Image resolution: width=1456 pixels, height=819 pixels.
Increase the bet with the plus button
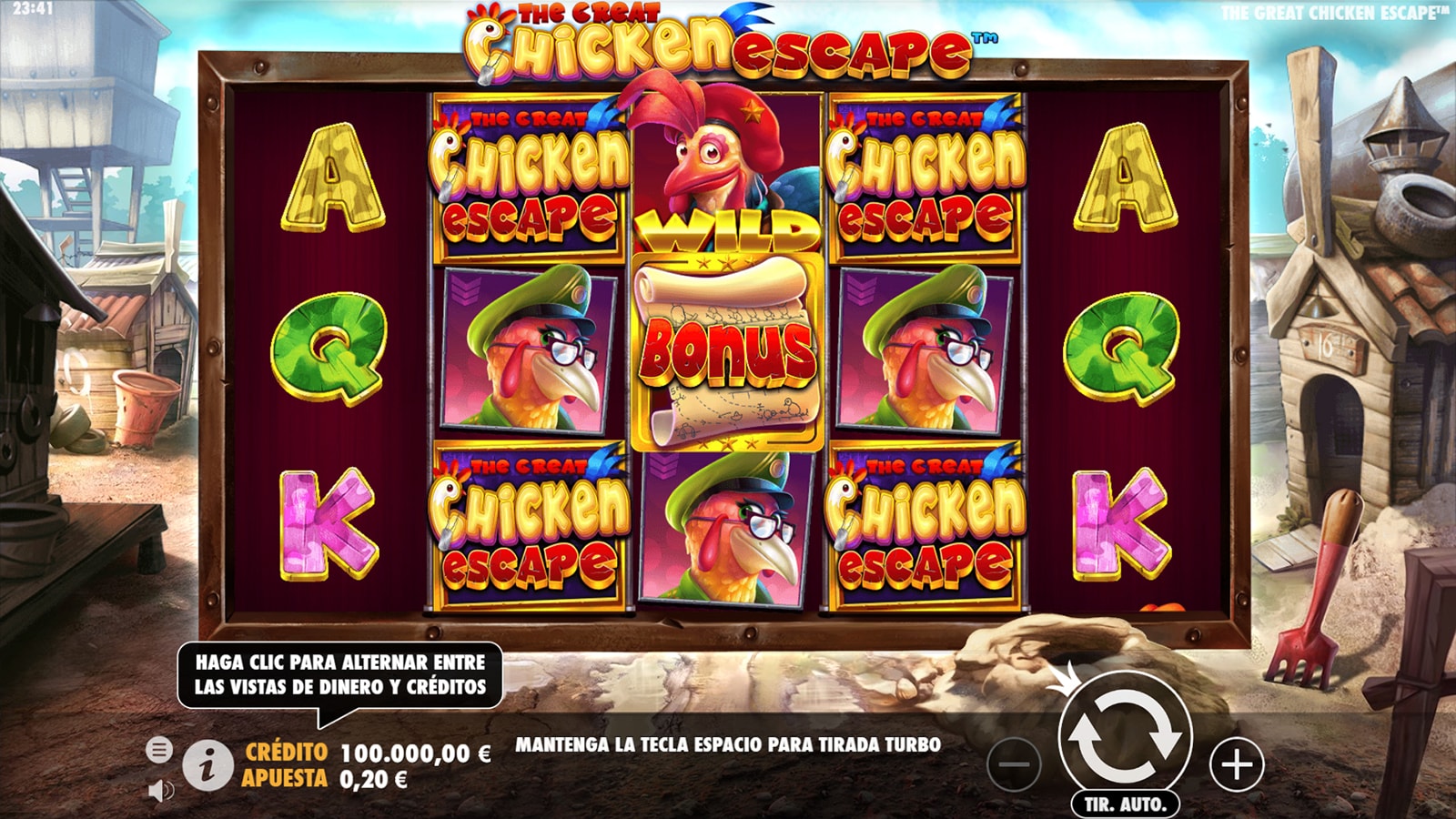(1237, 764)
